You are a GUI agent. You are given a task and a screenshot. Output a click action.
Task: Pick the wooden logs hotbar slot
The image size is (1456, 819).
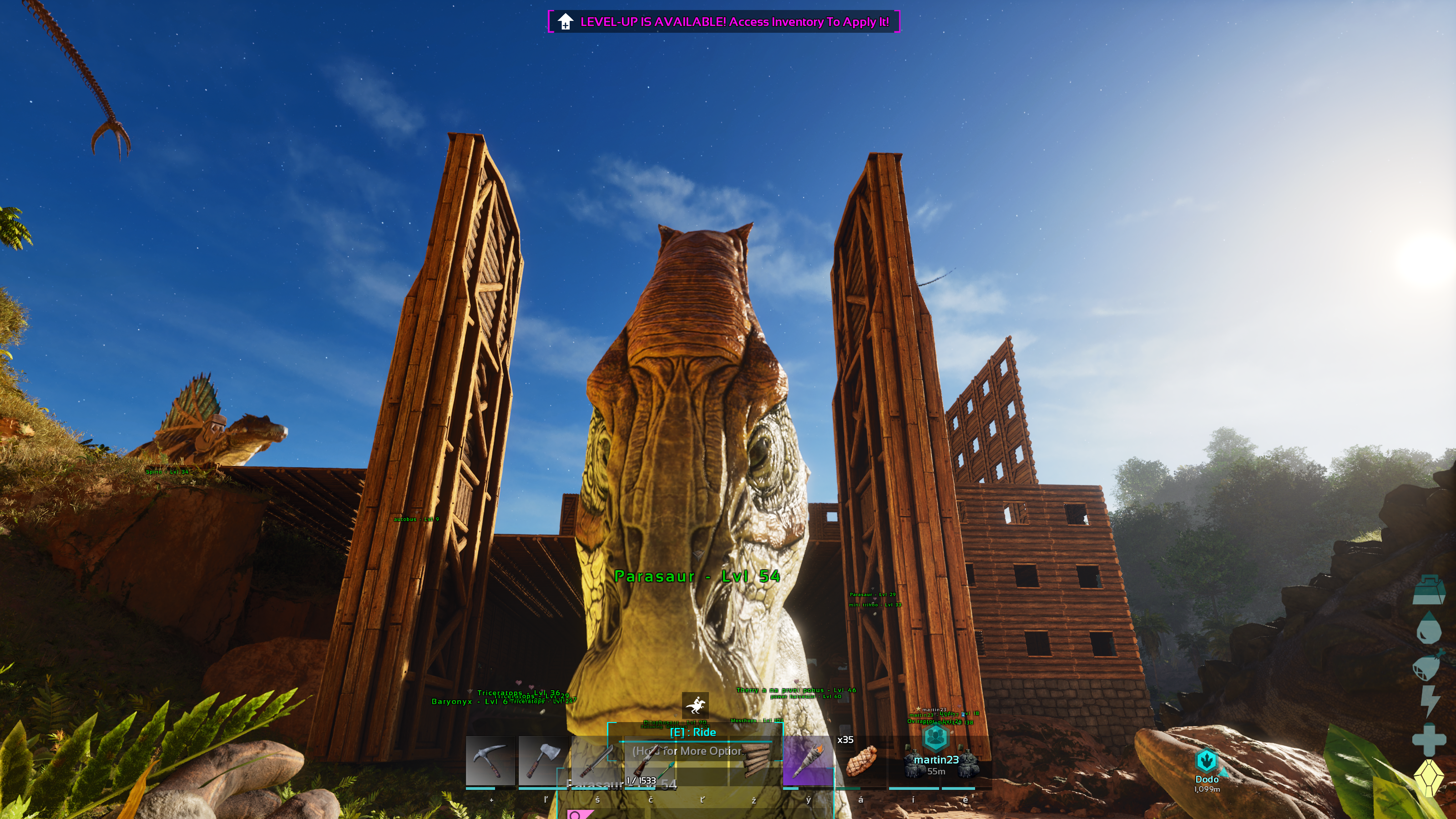[x=755, y=761]
